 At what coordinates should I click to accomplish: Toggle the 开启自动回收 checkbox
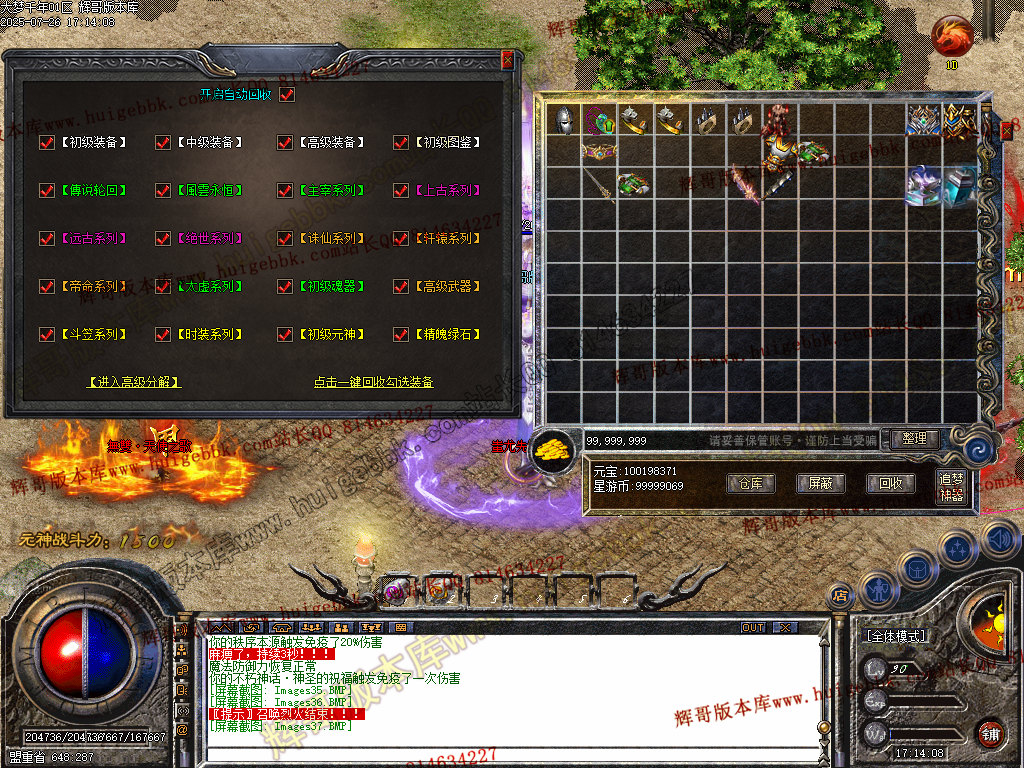pos(287,95)
